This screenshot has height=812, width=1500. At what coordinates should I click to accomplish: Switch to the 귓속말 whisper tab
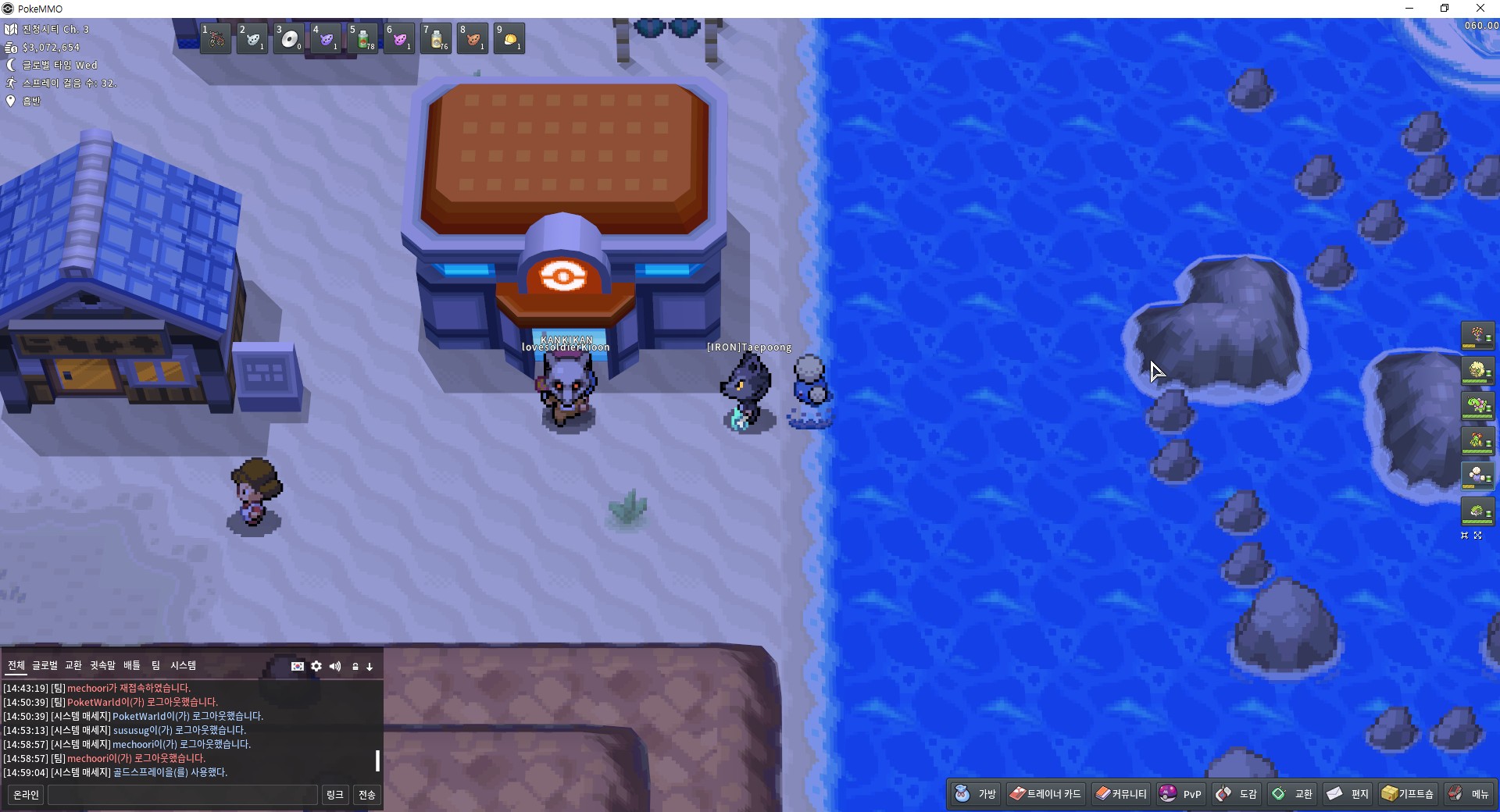(x=102, y=665)
